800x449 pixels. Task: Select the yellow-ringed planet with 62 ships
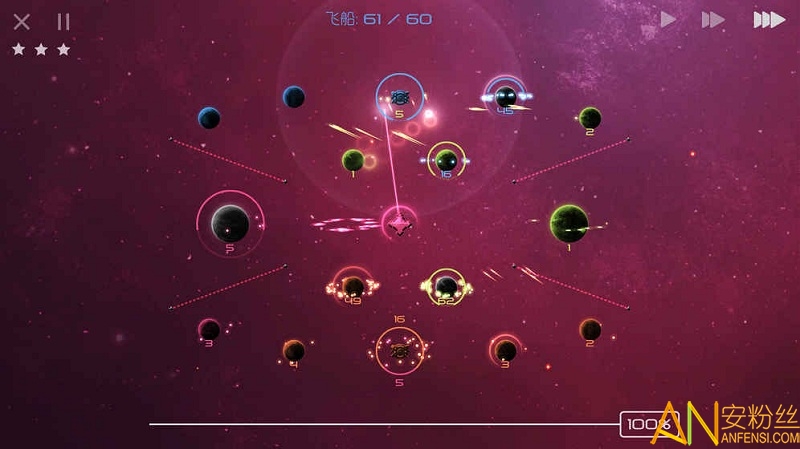point(445,286)
